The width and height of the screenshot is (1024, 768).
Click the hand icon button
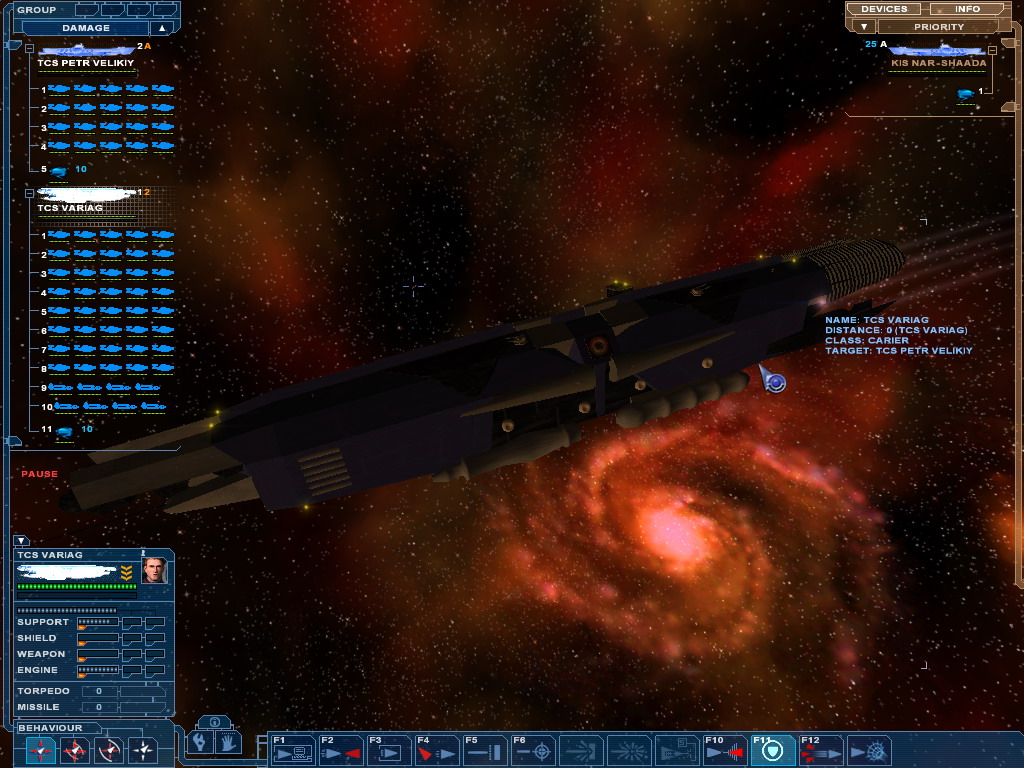[228, 742]
